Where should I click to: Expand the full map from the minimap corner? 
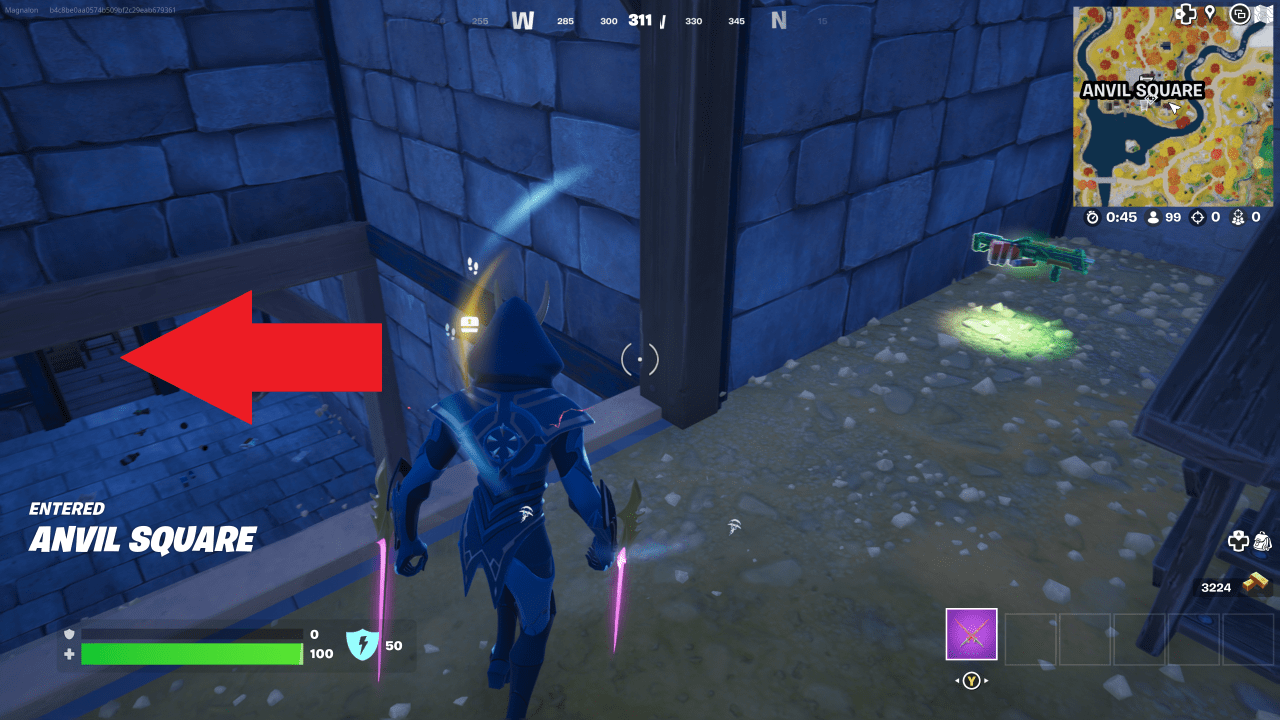pos(1266,13)
